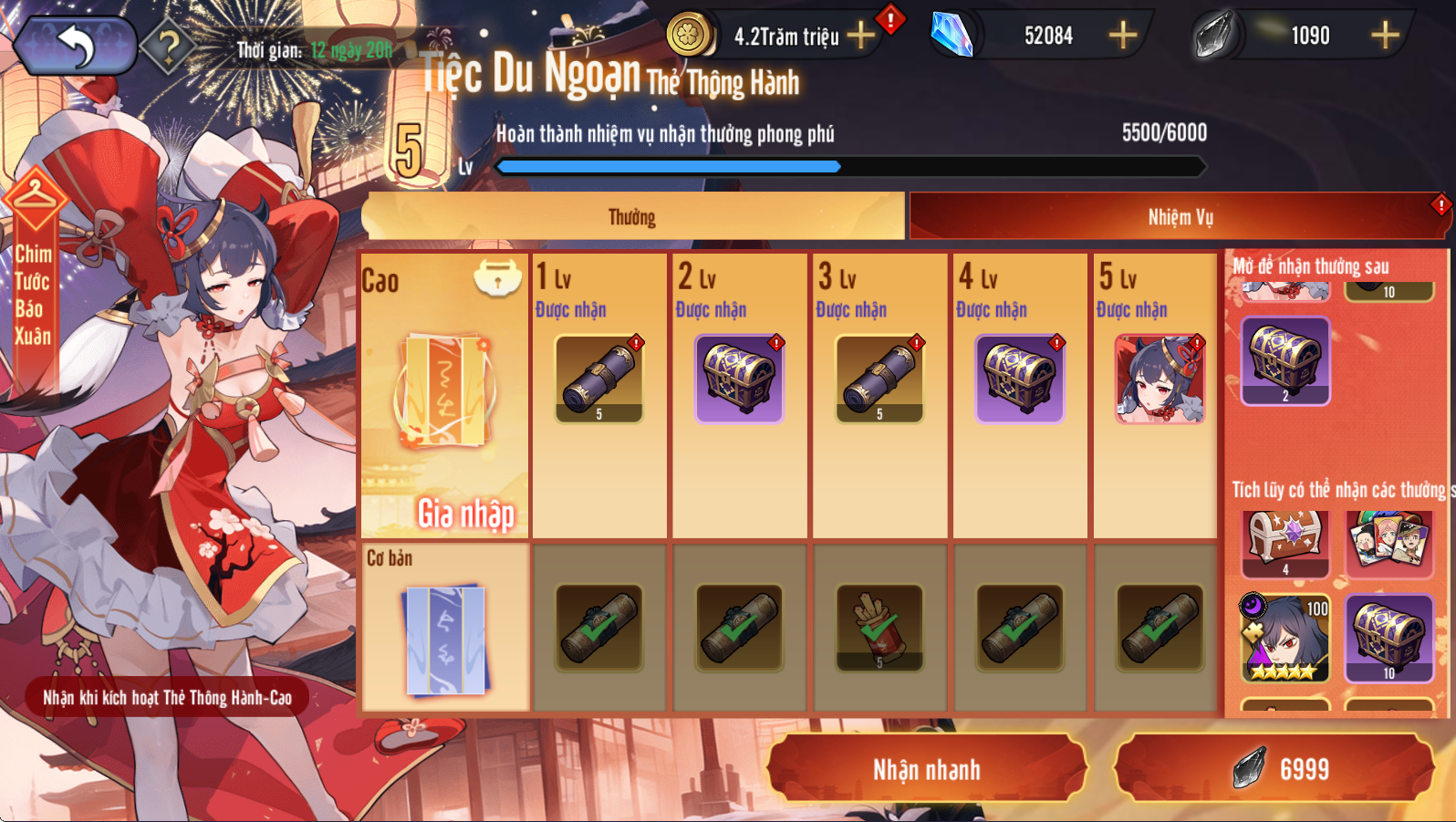
Task: Open the question mark help icon
Action: tap(168, 45)
